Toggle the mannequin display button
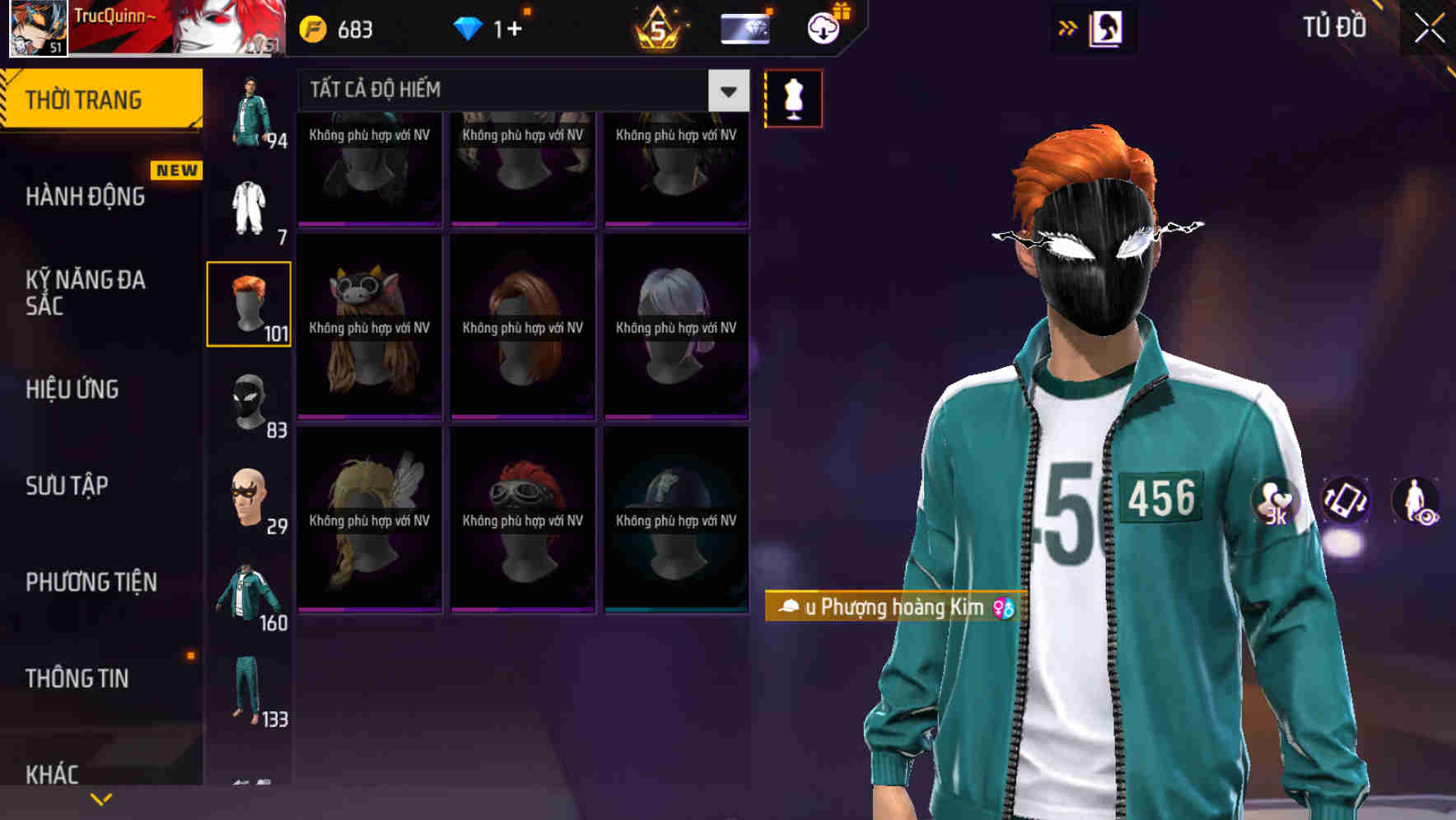 click(793, 97)
